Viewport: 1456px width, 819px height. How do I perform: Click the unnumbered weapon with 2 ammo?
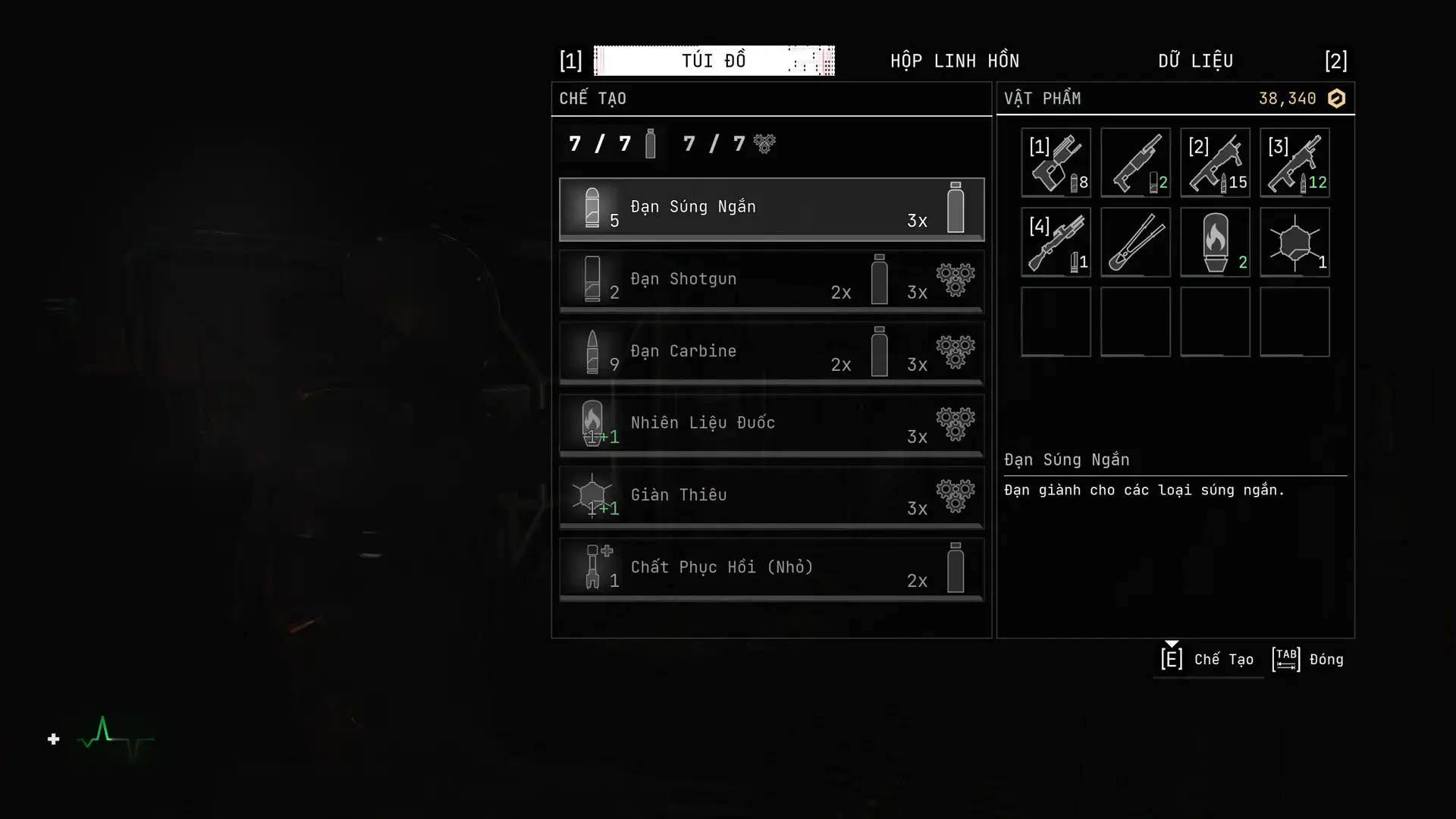click(1135, 163)
